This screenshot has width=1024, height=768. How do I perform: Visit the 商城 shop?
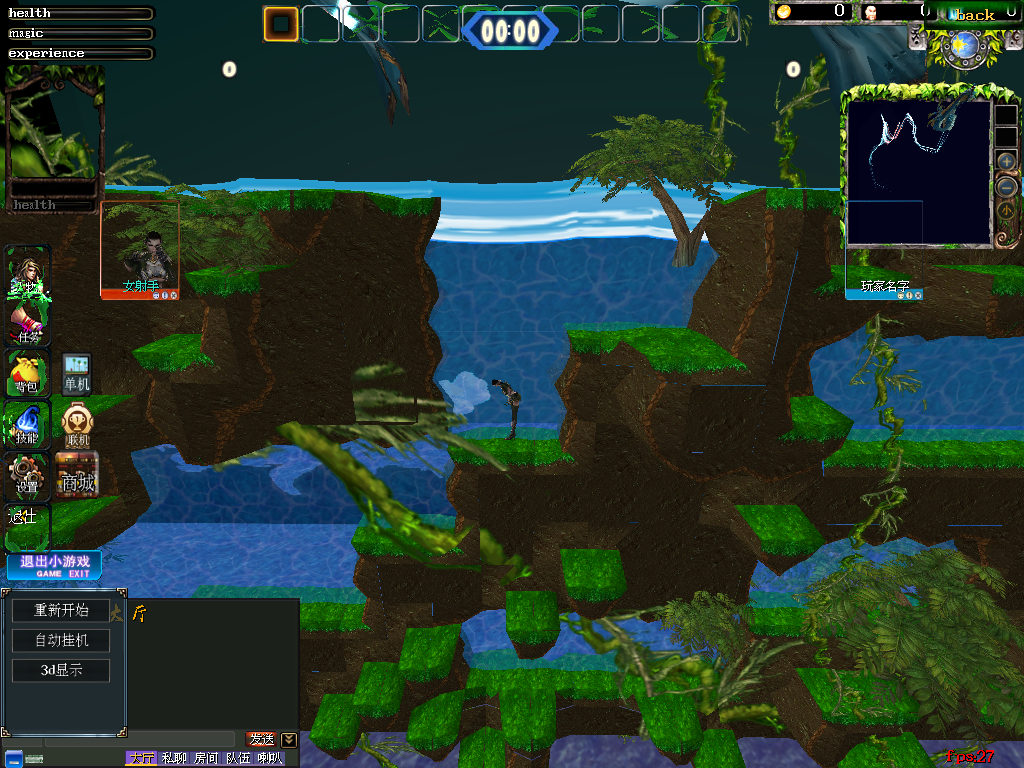(x=77, y=474)
